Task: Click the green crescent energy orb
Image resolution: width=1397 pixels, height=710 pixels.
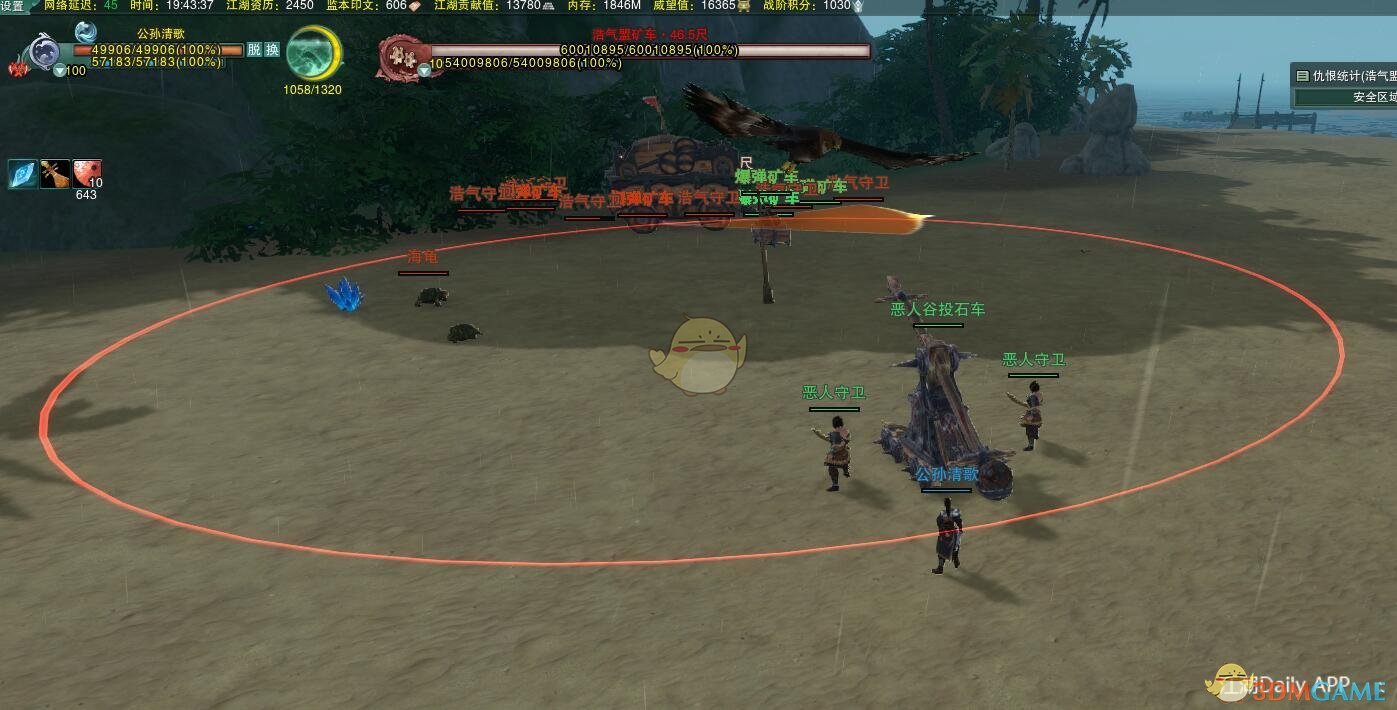Action: click(x=313, y=54)
